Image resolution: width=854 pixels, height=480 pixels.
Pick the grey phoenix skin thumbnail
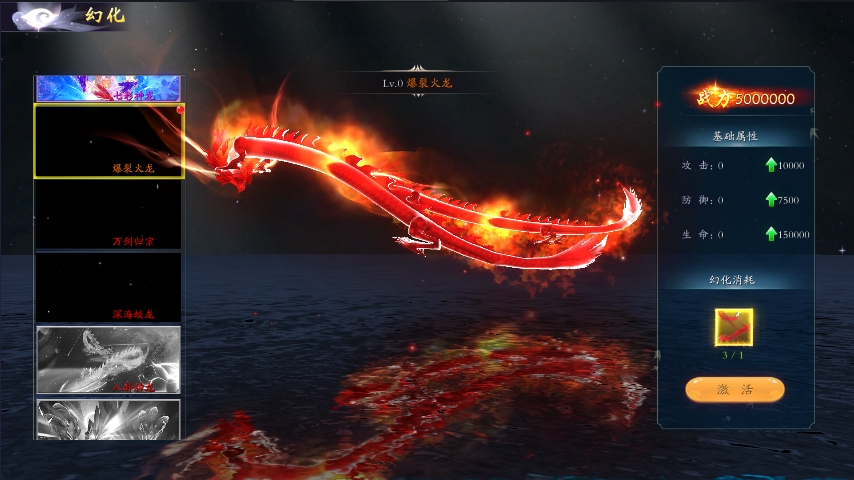109,360
